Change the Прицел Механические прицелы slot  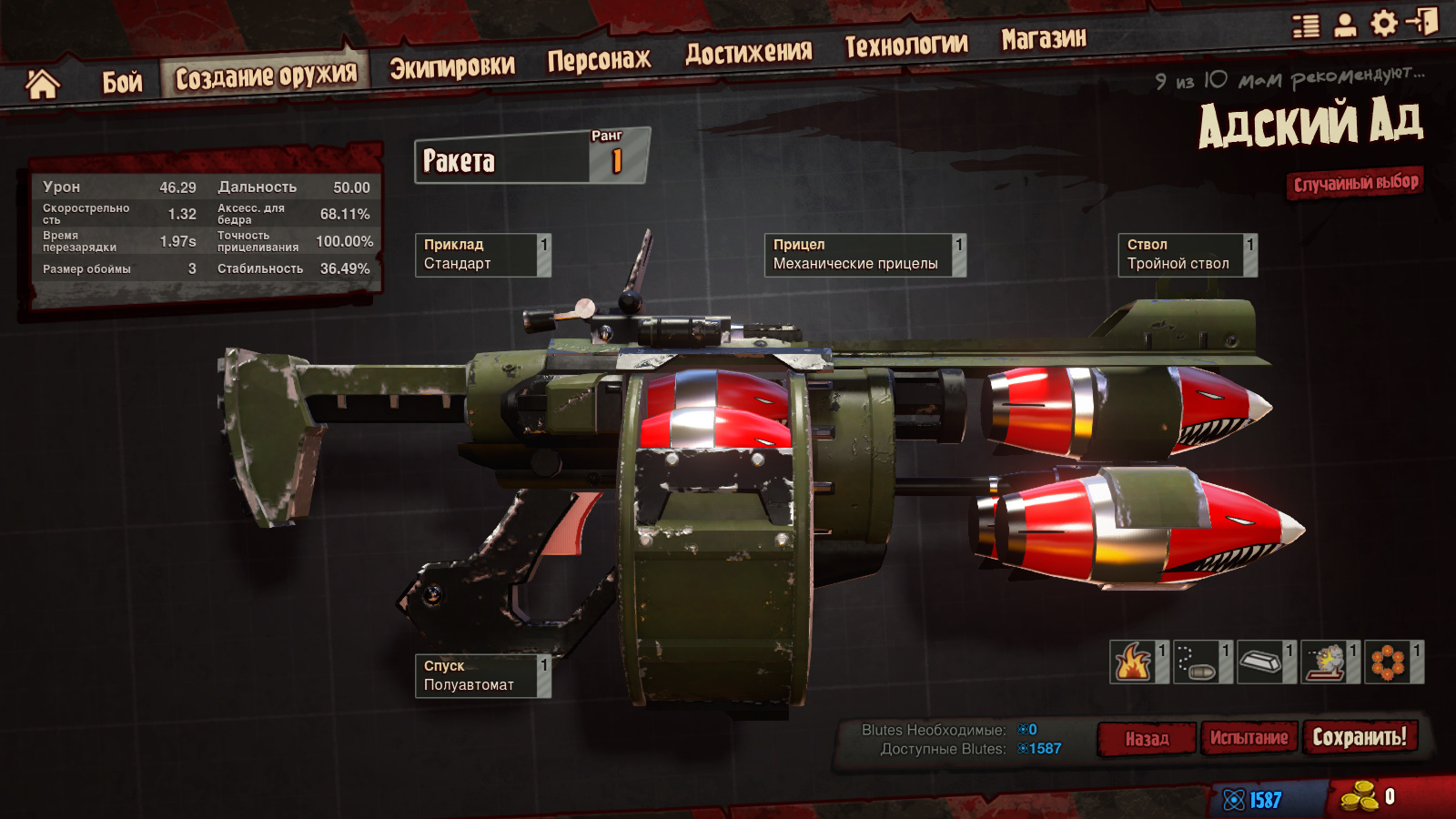(x=864, y=255)
